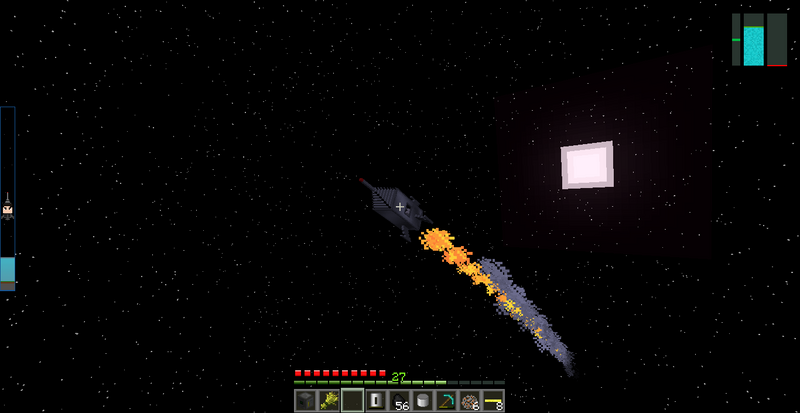This screenshot has height=413, width=800.
Task: Select the ore stack of 6
Action: point(469,401)
